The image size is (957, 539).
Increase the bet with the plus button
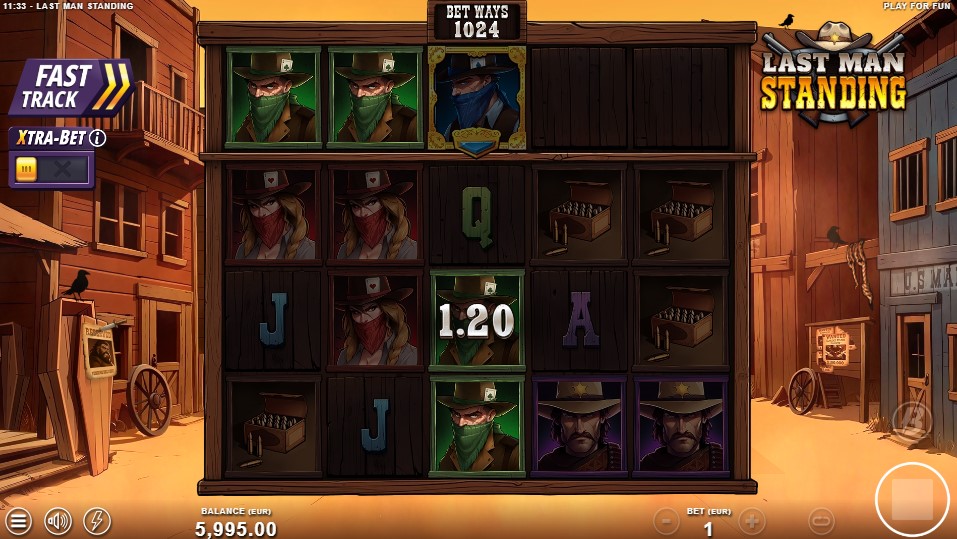pyautogui.click(x=752, y=520)
